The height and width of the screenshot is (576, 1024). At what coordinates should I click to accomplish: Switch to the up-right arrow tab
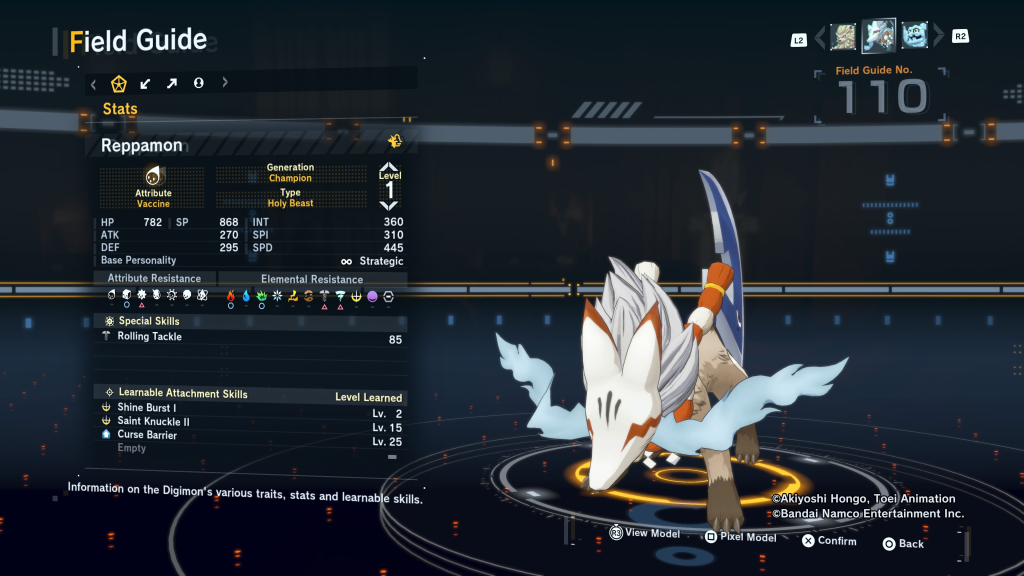pyautogui.click(x=172, y=83)
